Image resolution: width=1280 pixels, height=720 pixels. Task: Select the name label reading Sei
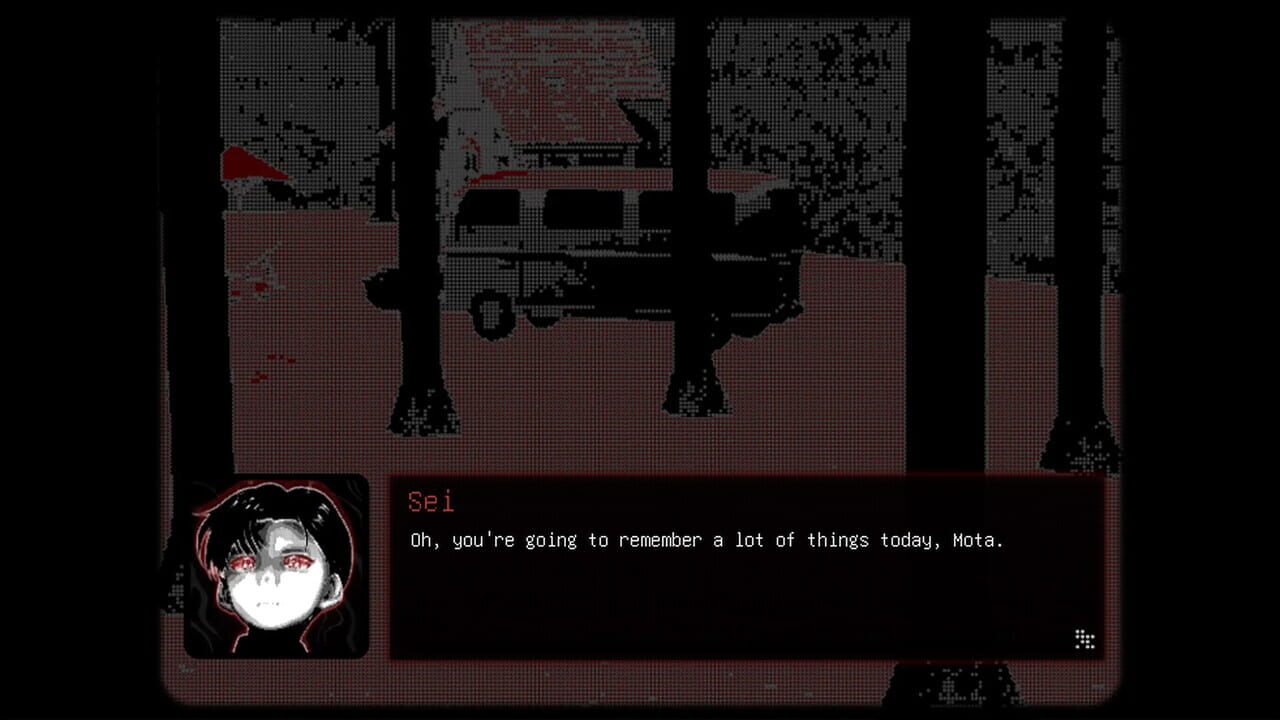point(428,500)
